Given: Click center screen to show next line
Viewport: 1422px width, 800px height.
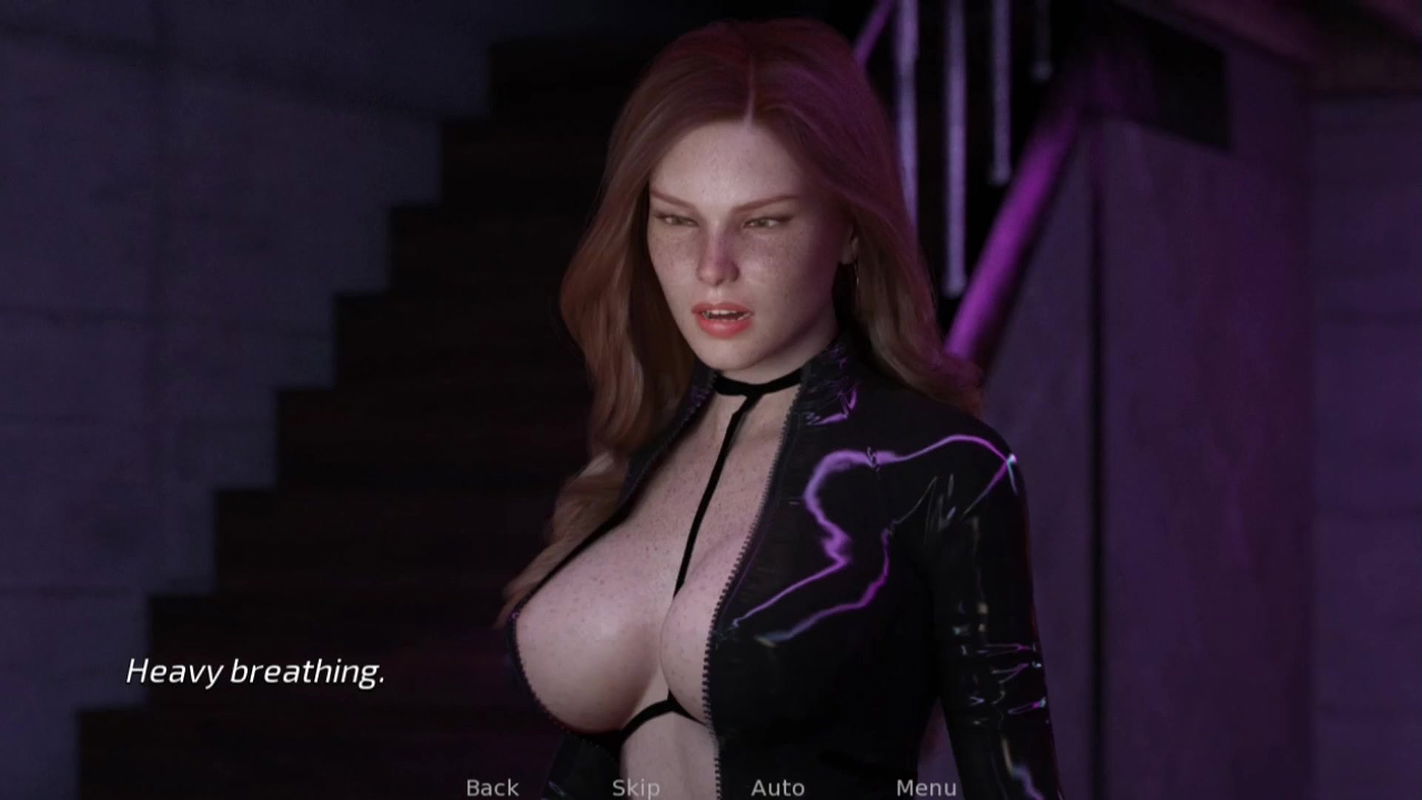Looking at the screenshot, I should click(711, 400).
